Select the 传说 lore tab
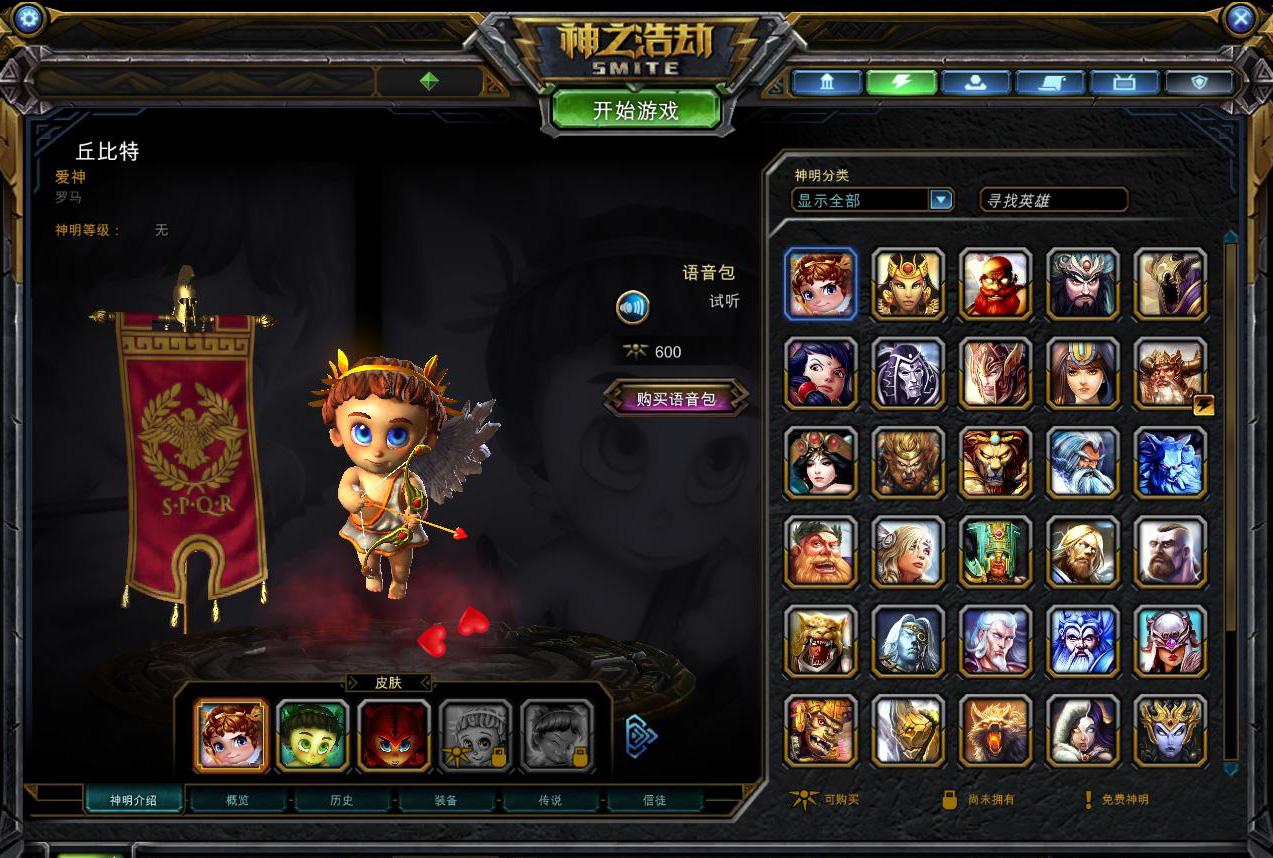Screen dimensions: 1273x858 [x=550, y=800]
